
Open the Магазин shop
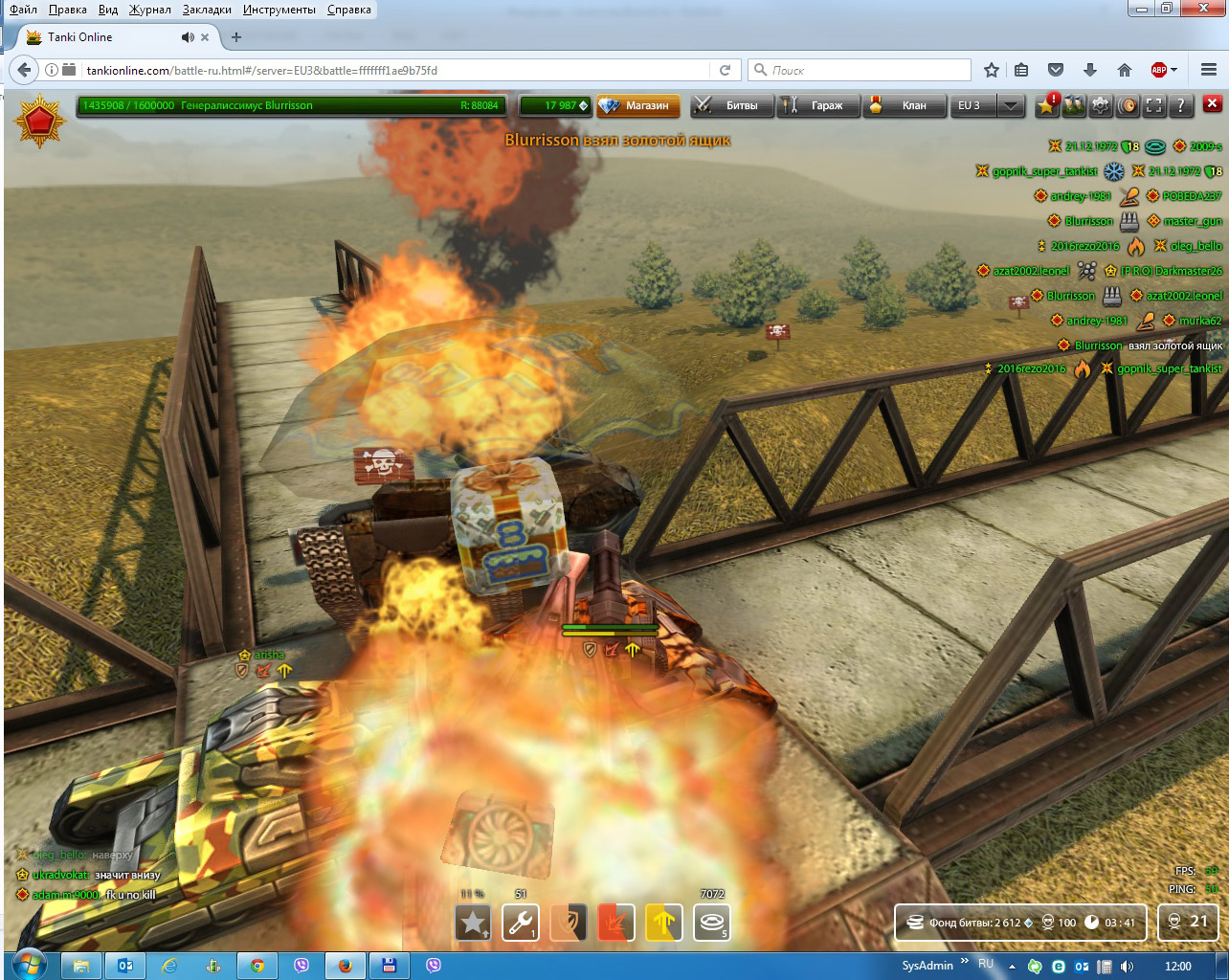click(638, 105)
